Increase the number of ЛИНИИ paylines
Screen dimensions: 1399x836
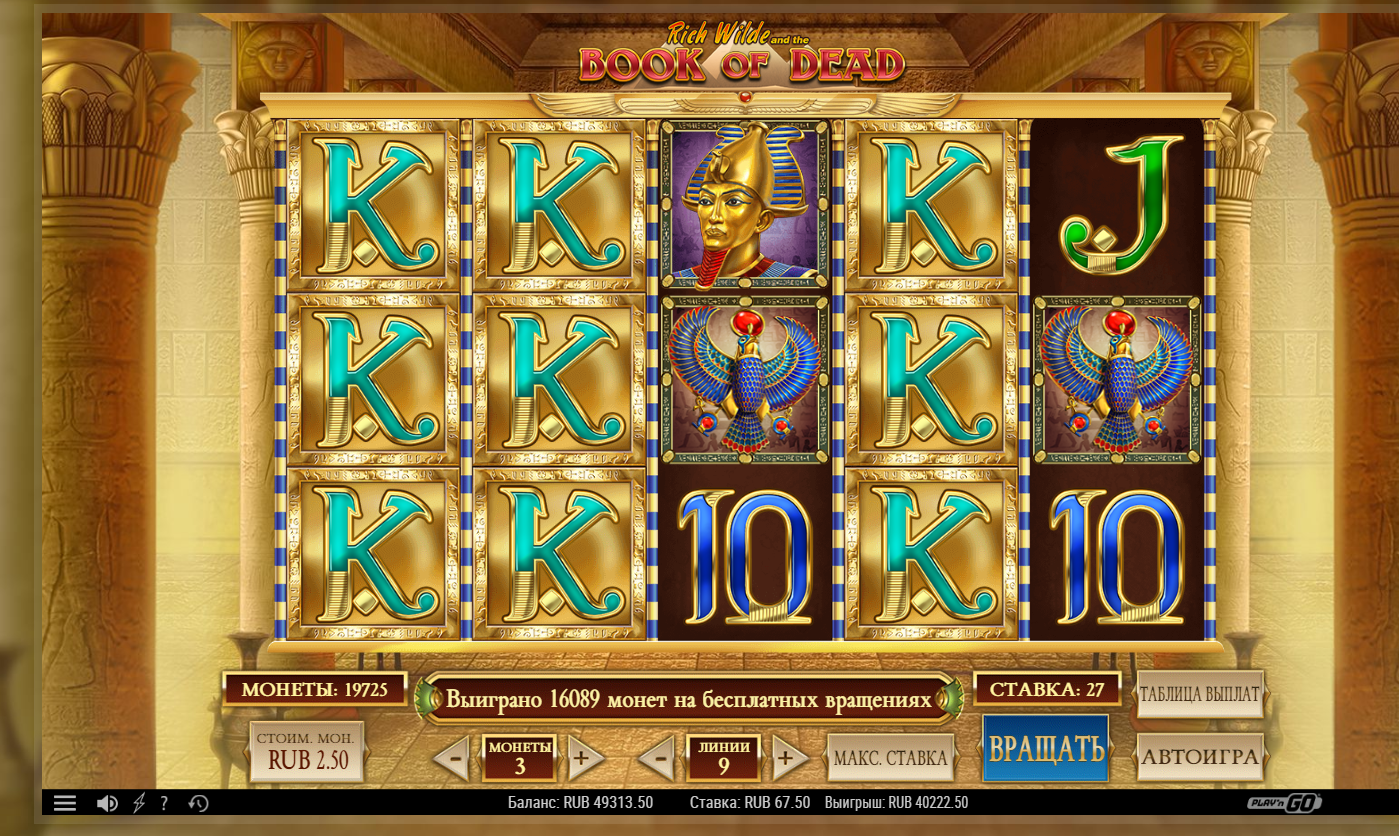click(x=787, y=759)
